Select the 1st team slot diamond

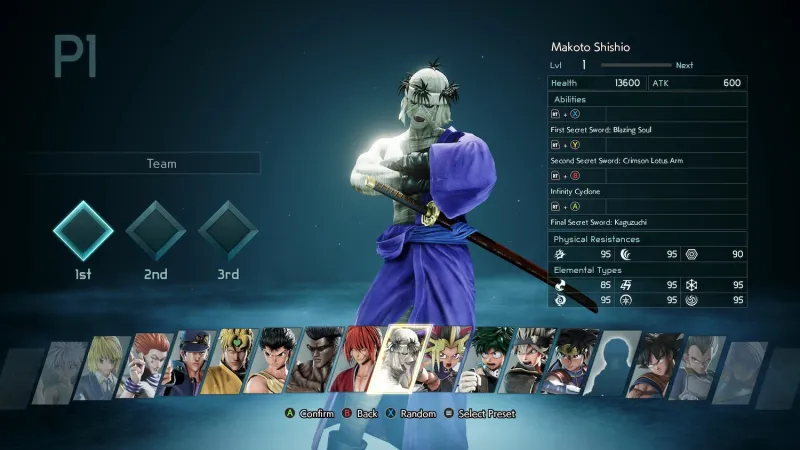tap(83, 231)
